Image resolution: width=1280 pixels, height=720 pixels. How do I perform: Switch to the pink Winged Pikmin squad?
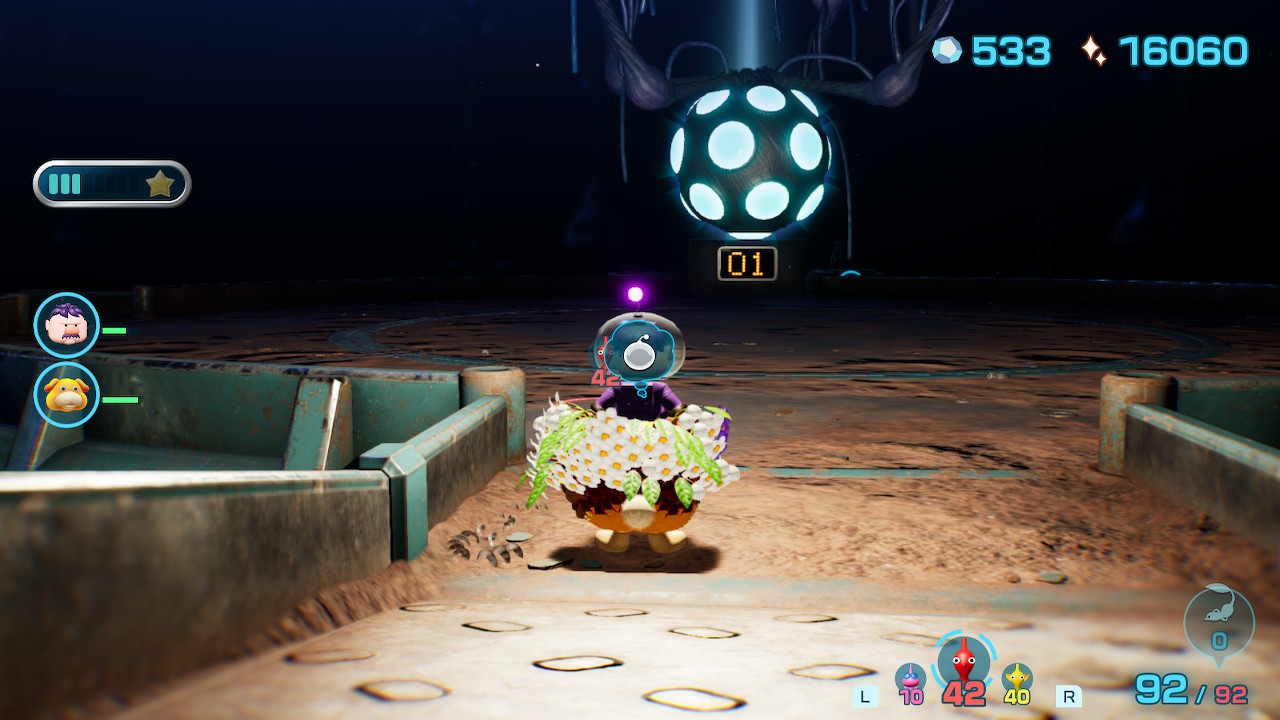pos(910,679)
